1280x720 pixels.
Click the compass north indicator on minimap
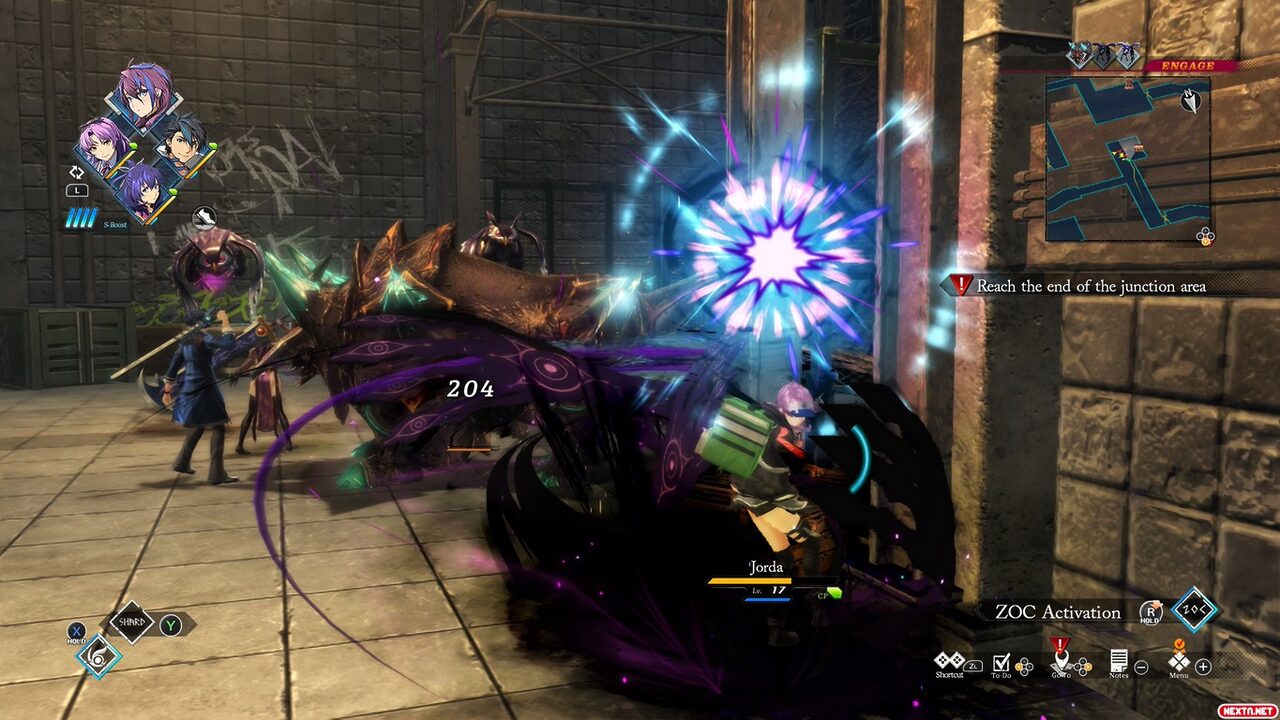click(1190, 101)
